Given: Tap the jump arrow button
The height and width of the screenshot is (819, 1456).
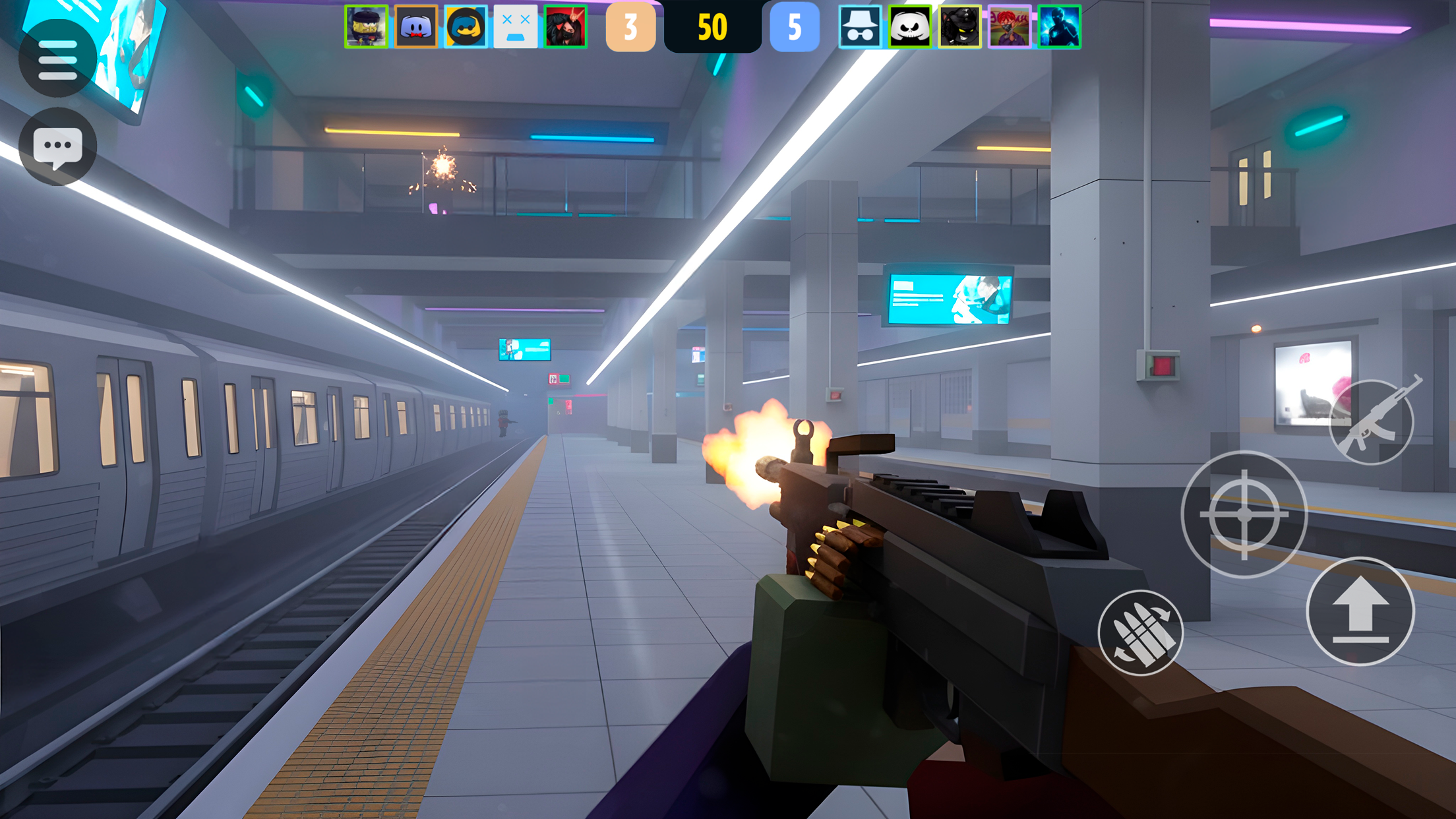Looking at the screenshot, I should pos(1360,611).
